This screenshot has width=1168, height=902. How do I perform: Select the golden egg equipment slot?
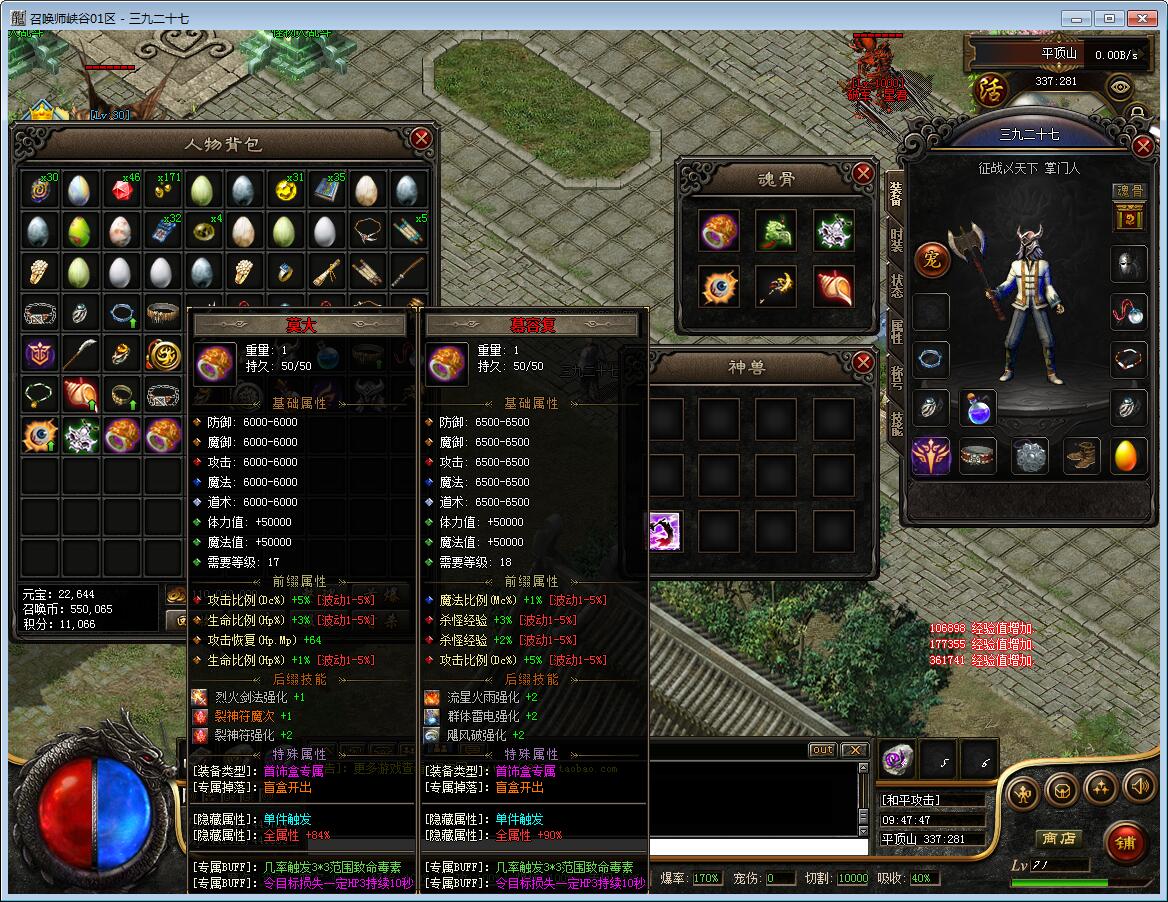[1129, 456]
